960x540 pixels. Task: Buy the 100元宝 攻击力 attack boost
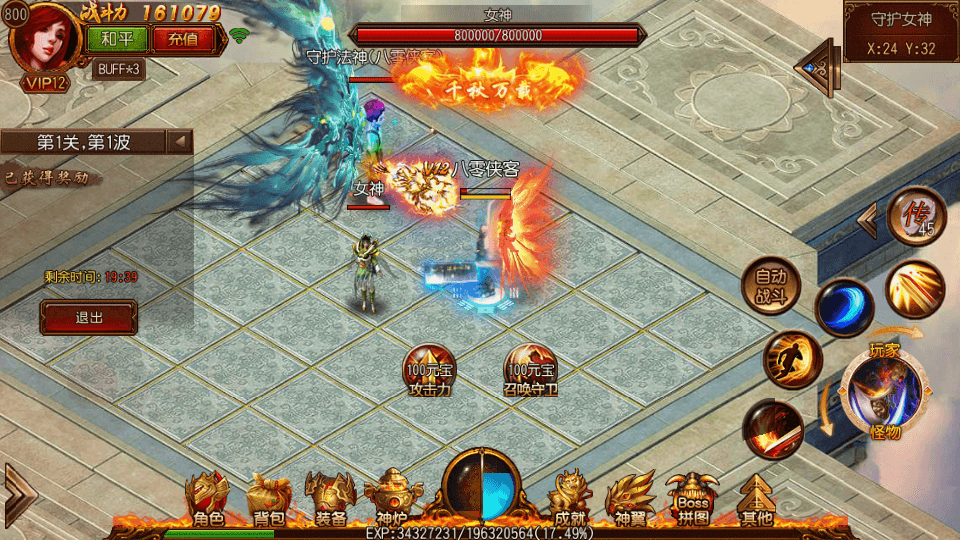(429, 370)
